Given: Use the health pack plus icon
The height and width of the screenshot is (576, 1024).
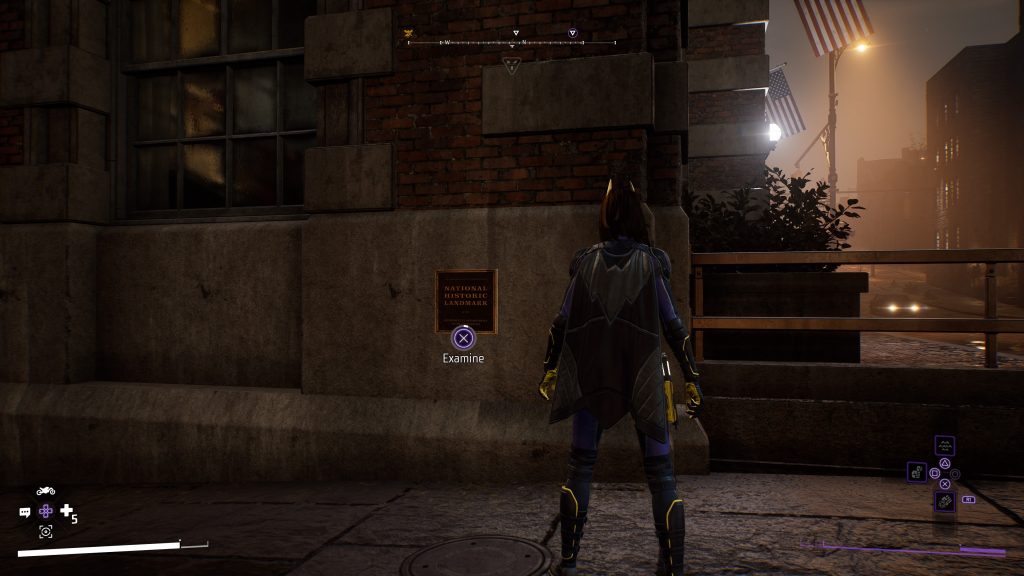Looking at the screenshot, I should click(67, 511).
